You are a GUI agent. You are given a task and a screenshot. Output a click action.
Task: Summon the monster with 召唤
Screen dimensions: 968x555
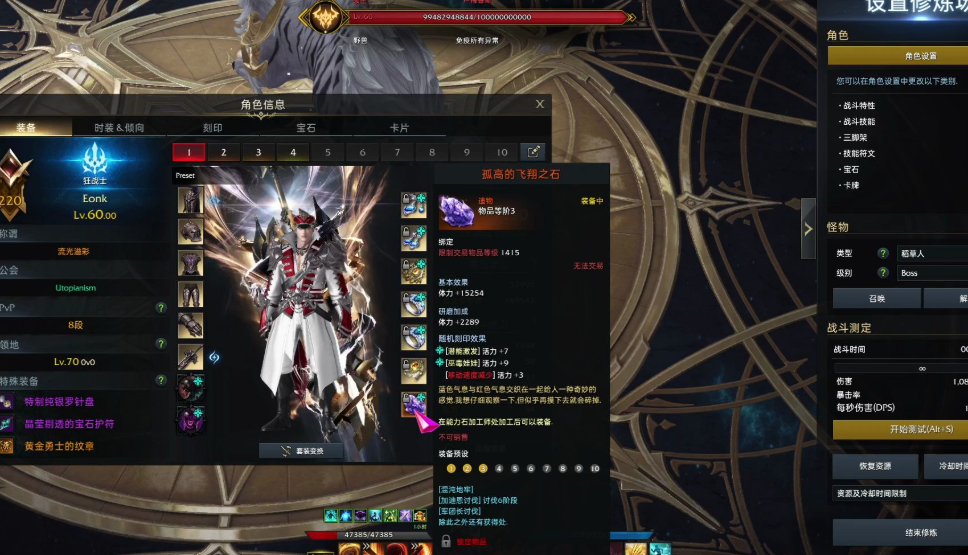[x=876, y=298]
